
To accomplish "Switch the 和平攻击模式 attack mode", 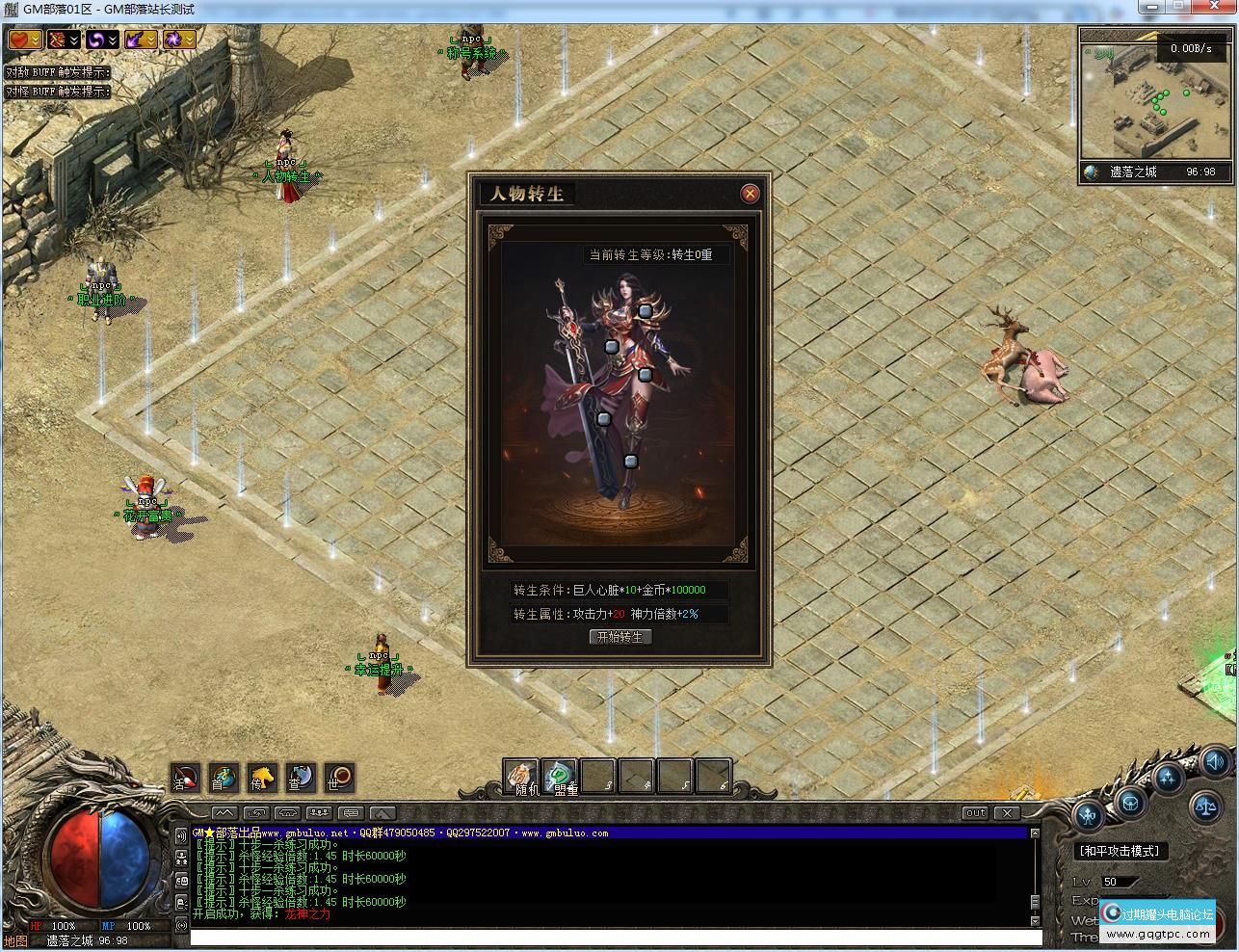I will click(x=1120, y=852).
